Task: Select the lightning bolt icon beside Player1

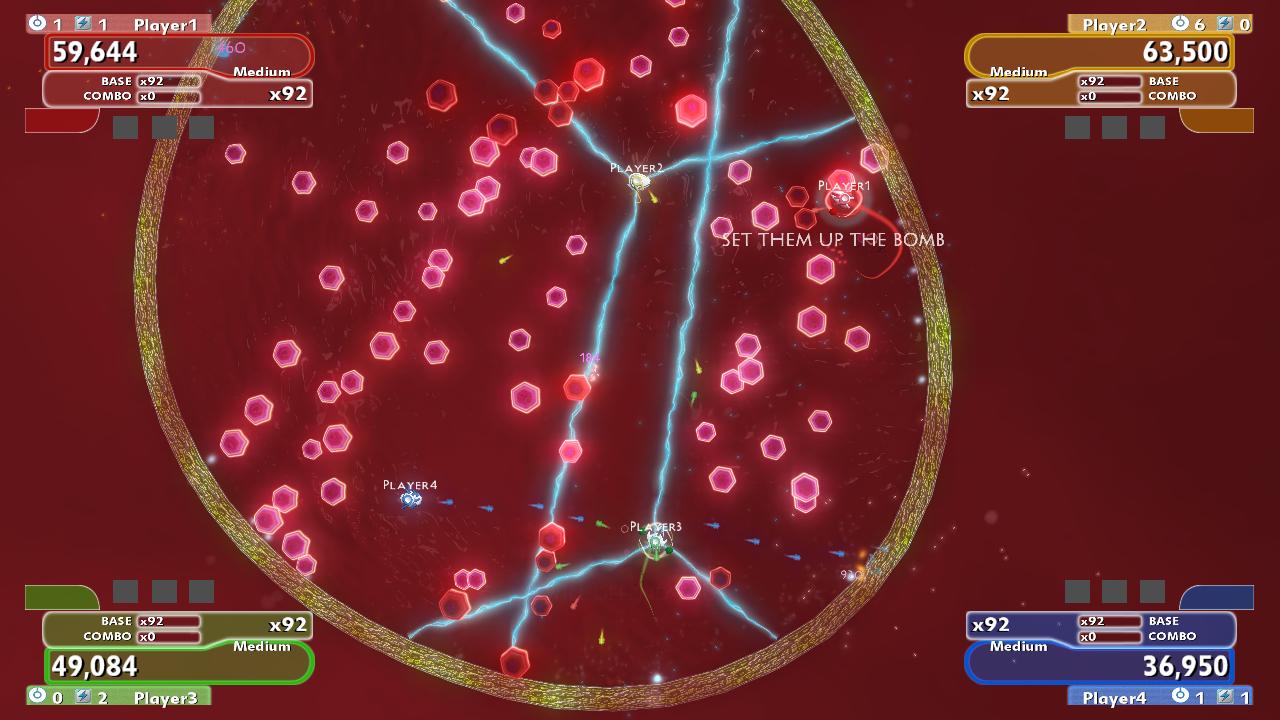Action: 82,23
